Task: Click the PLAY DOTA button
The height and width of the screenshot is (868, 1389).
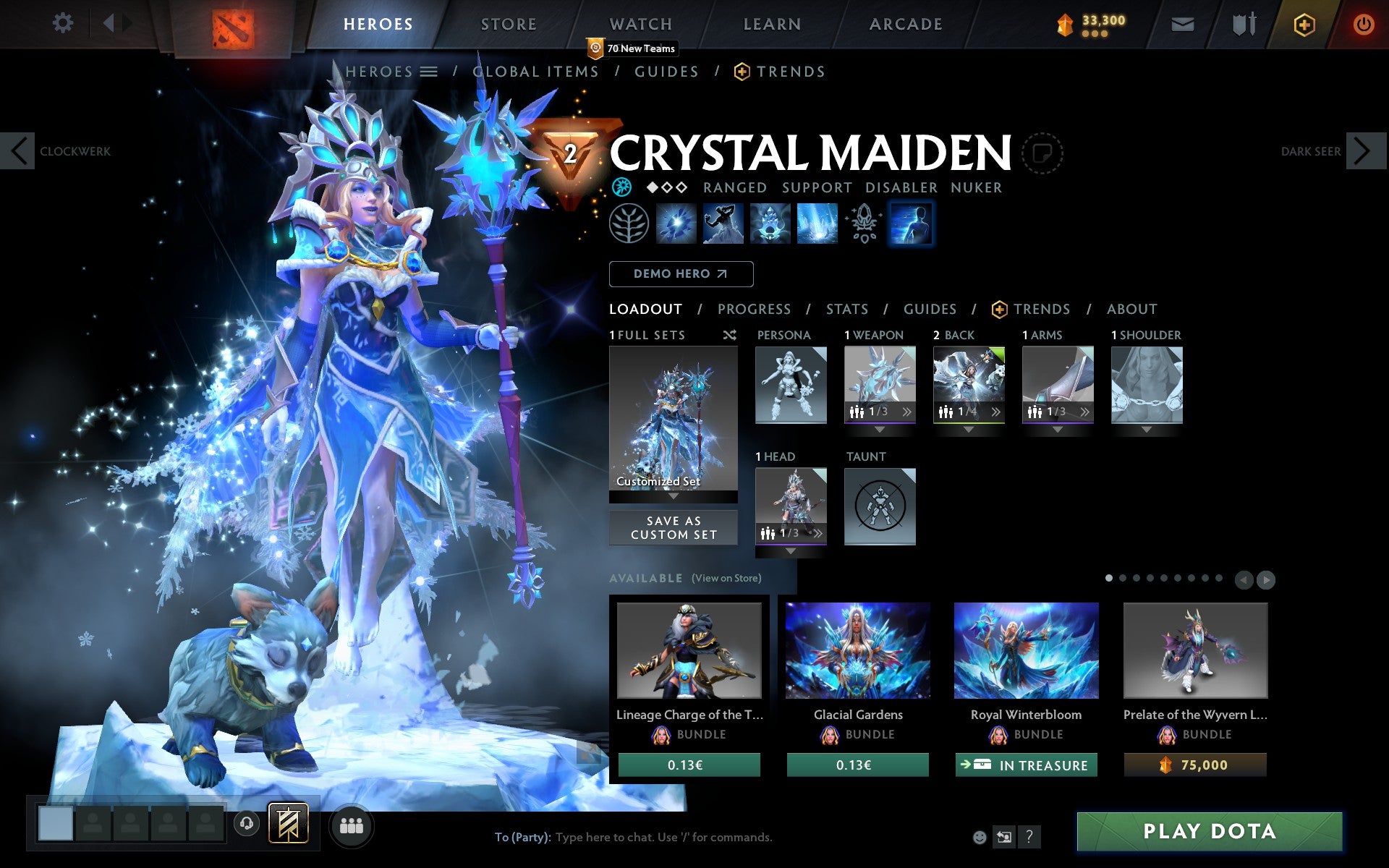Action: click(1210, 830)
